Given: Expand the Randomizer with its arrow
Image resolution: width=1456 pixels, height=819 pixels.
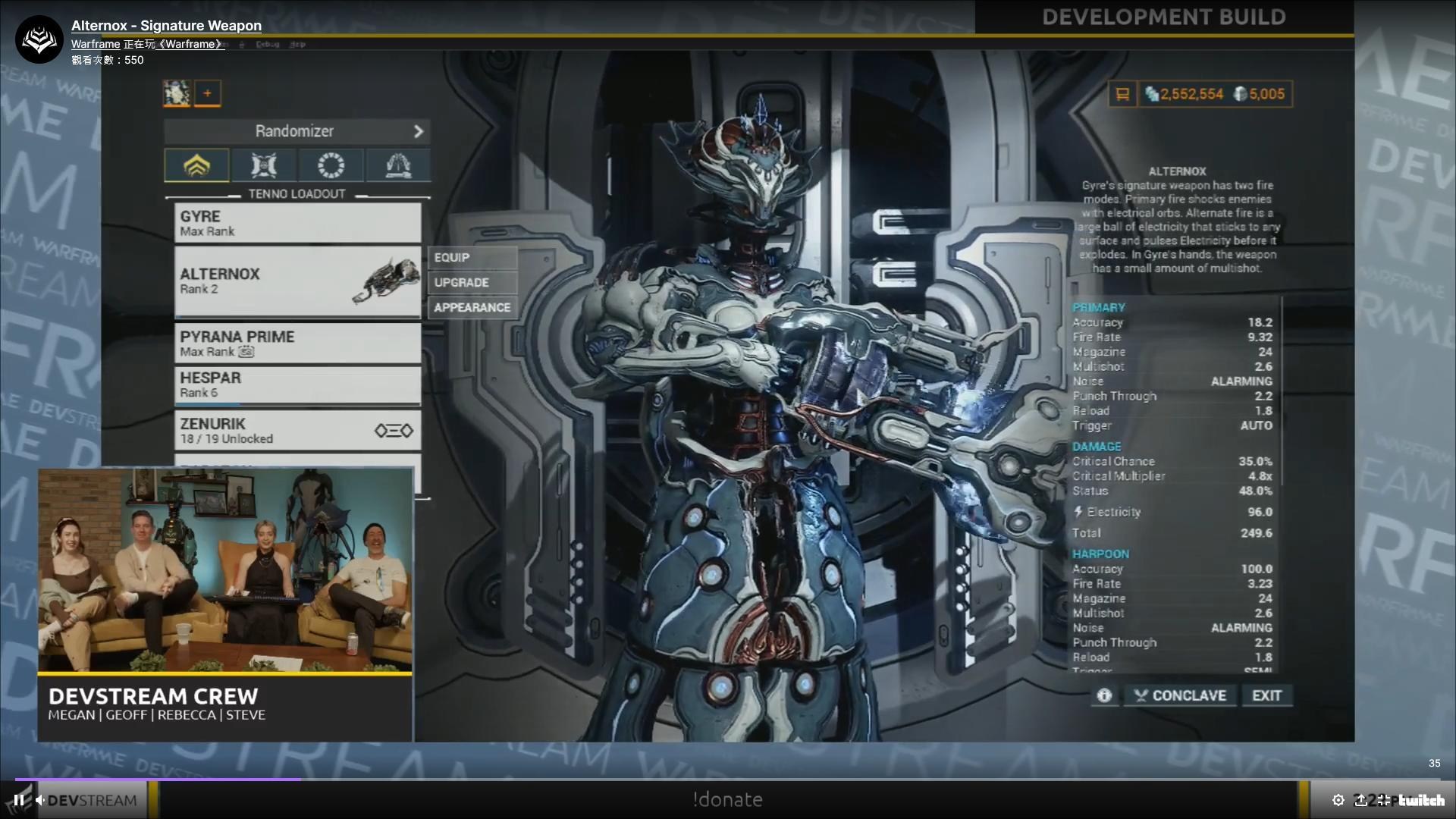Looking at the screenshot, I should click(419, 131).
